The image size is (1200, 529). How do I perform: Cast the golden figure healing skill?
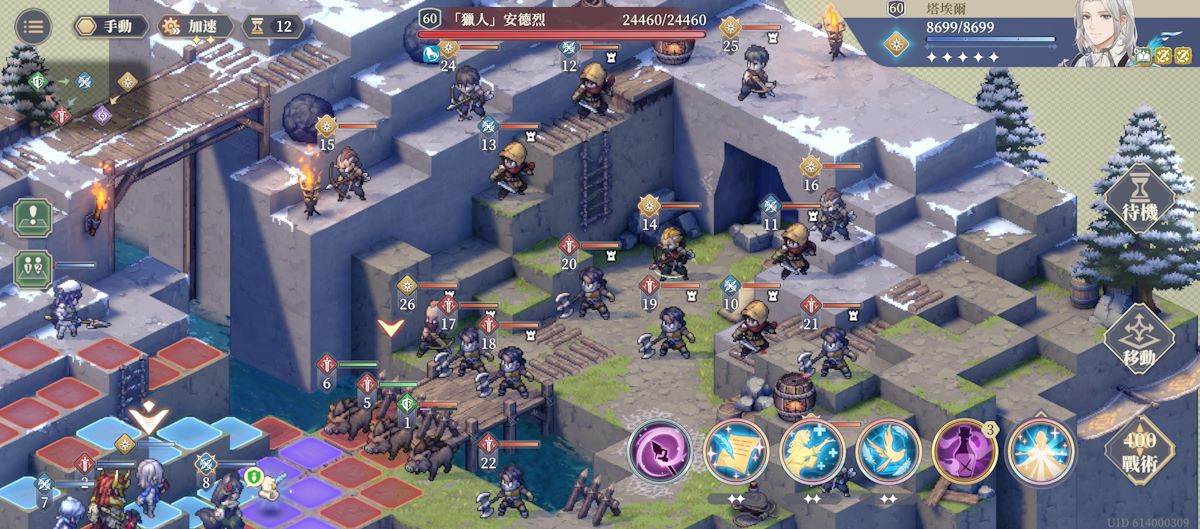click(x=811, y=452)
